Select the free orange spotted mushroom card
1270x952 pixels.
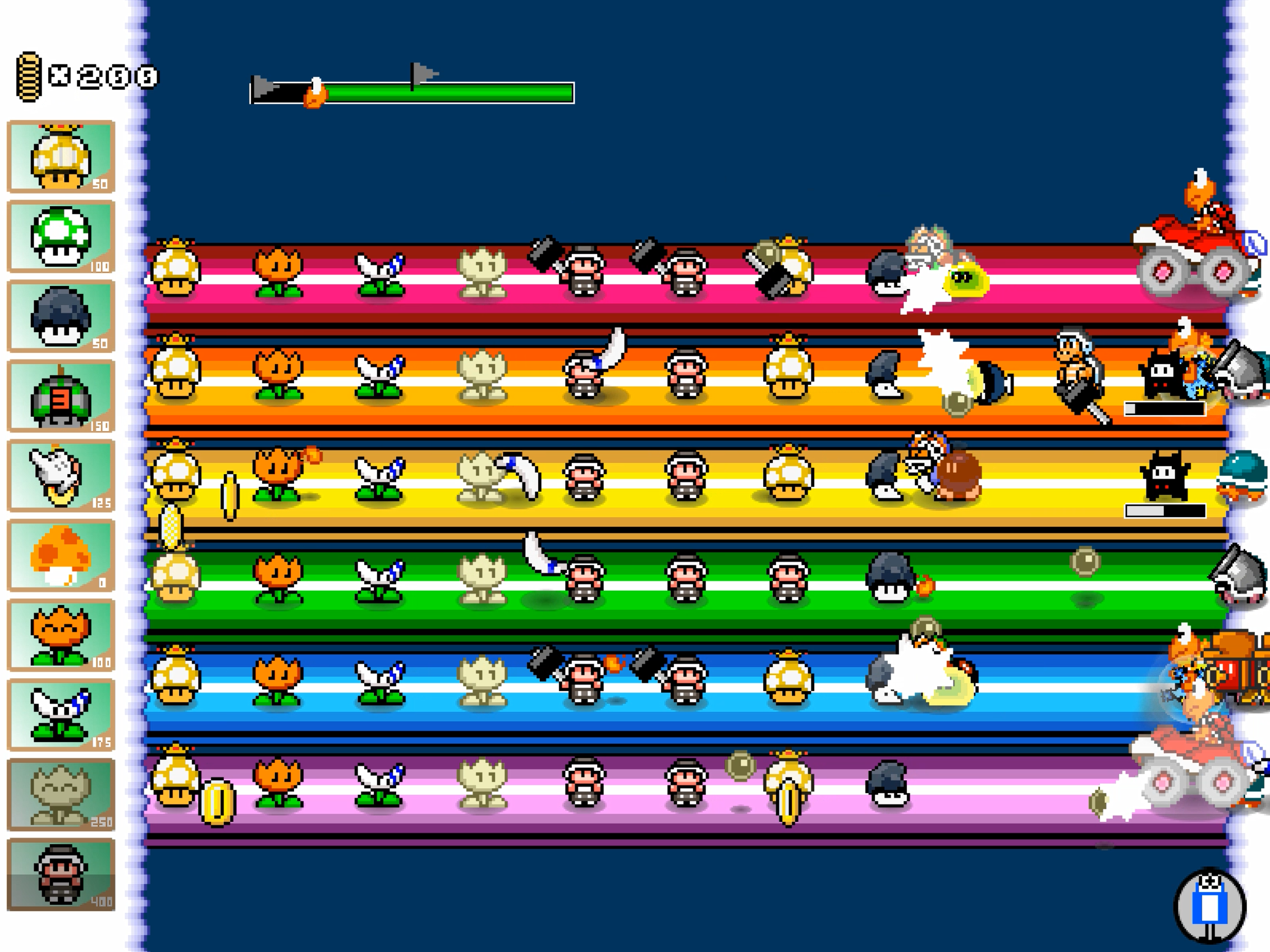coord(61,555)
